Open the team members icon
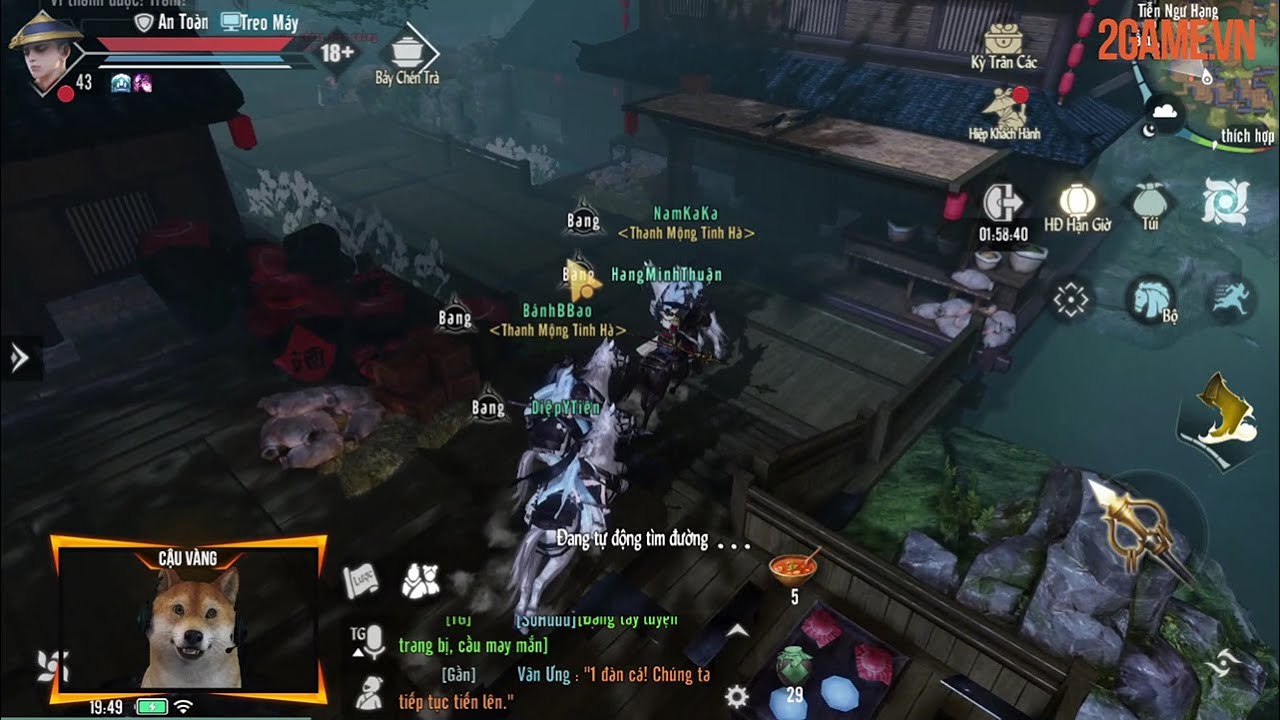This screenshot has height=720, width=1280. pyautogui.click(x=421, y=580)
